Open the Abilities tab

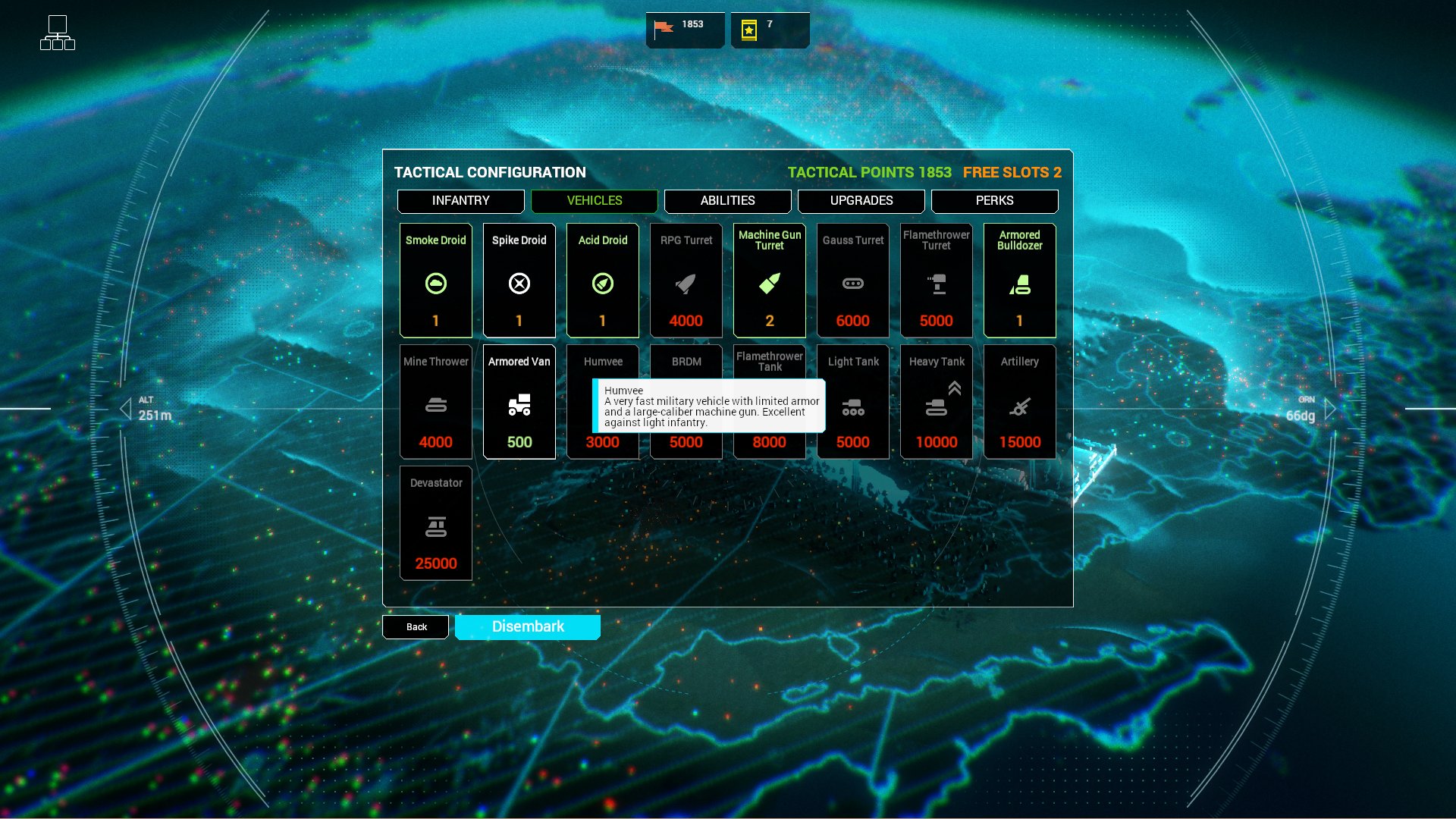pyautogui.click(x=727, y=201)
